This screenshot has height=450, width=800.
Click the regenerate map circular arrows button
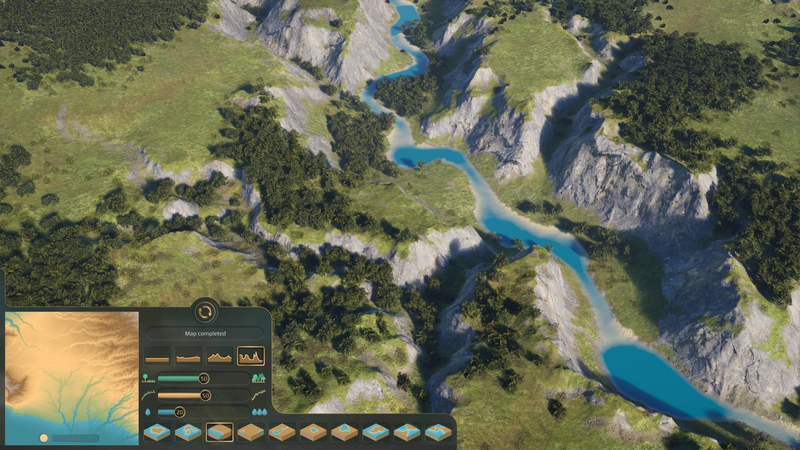(x=206, y=311)
